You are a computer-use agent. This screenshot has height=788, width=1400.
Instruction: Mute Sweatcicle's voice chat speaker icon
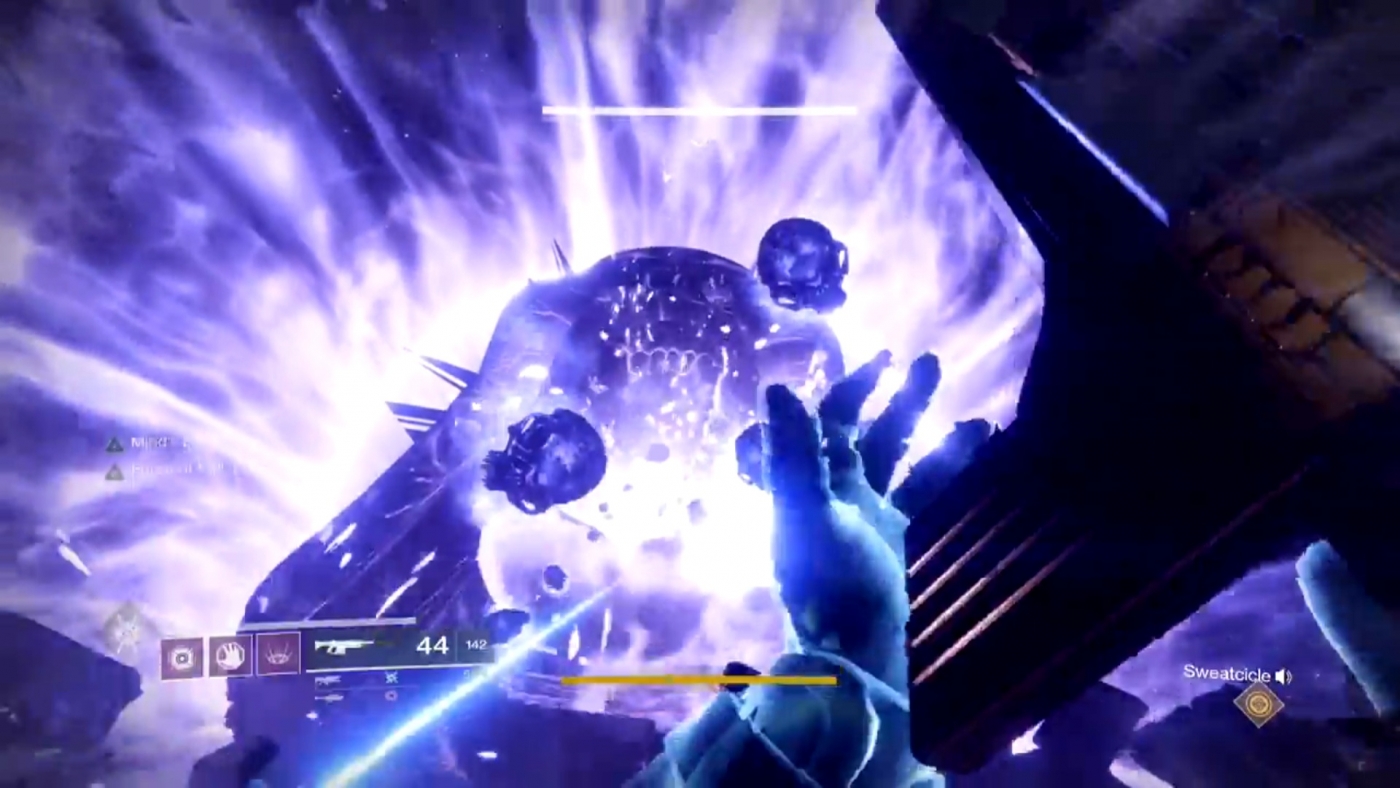[x=1284, y=676]
